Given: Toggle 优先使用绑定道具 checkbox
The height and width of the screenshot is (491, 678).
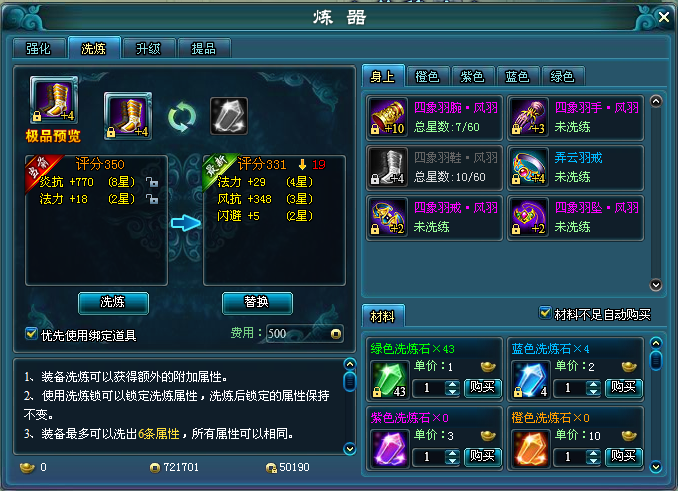Looking at the screenshot, I should (31, 334).
